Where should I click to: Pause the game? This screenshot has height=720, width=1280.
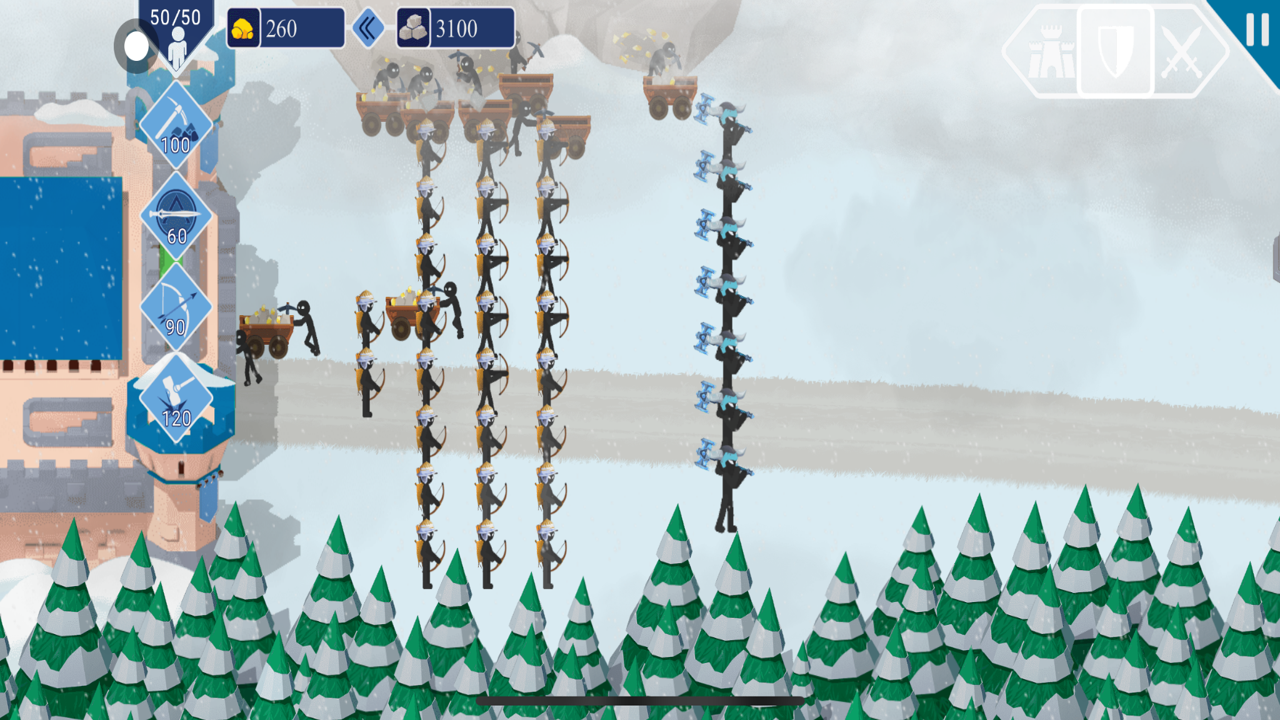pyautogui.click(x=1257, y=28)
